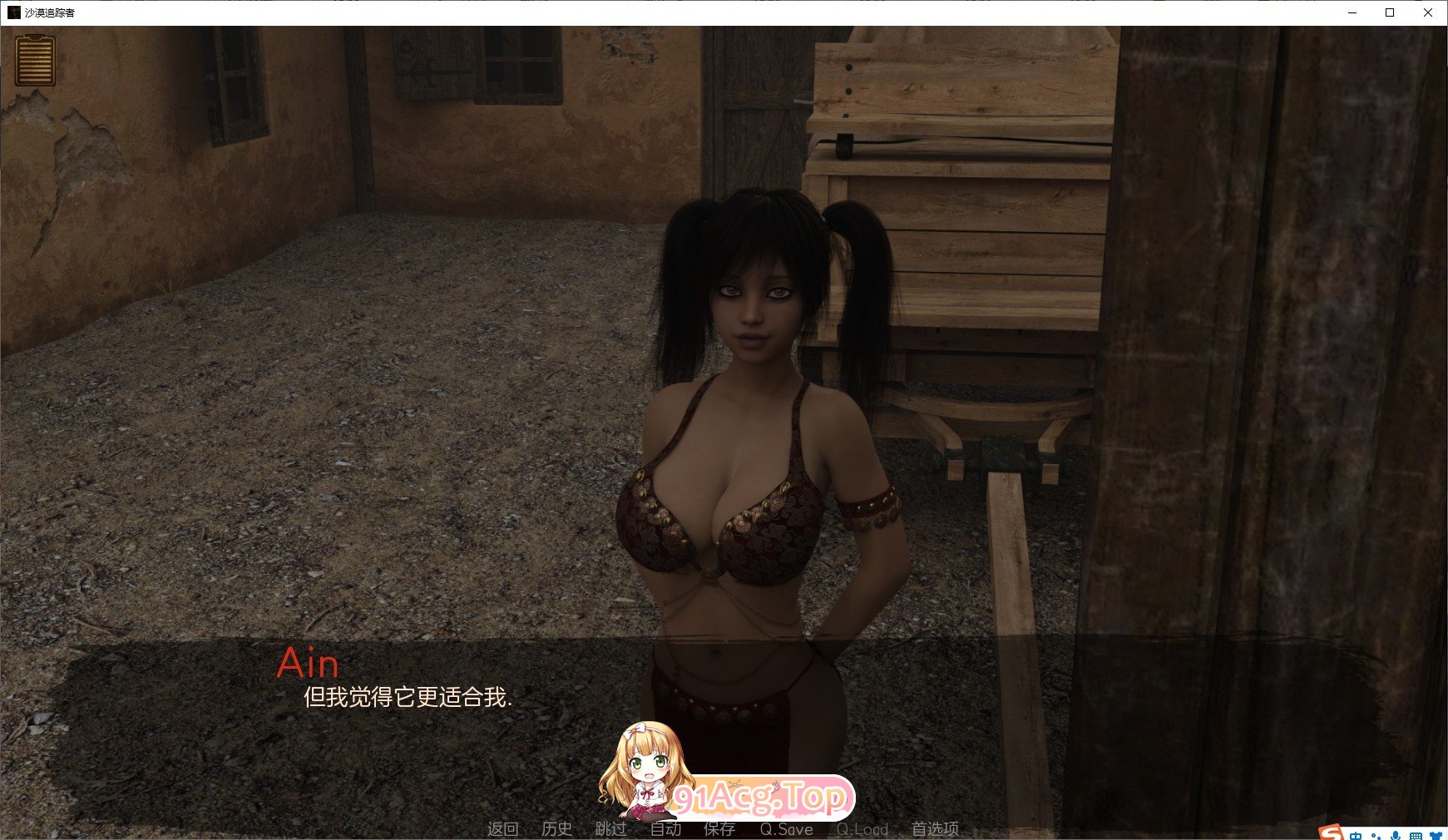Quick load using Q.Load
This screenshot has height=840, width=1448.
click(x=863, y=828)
